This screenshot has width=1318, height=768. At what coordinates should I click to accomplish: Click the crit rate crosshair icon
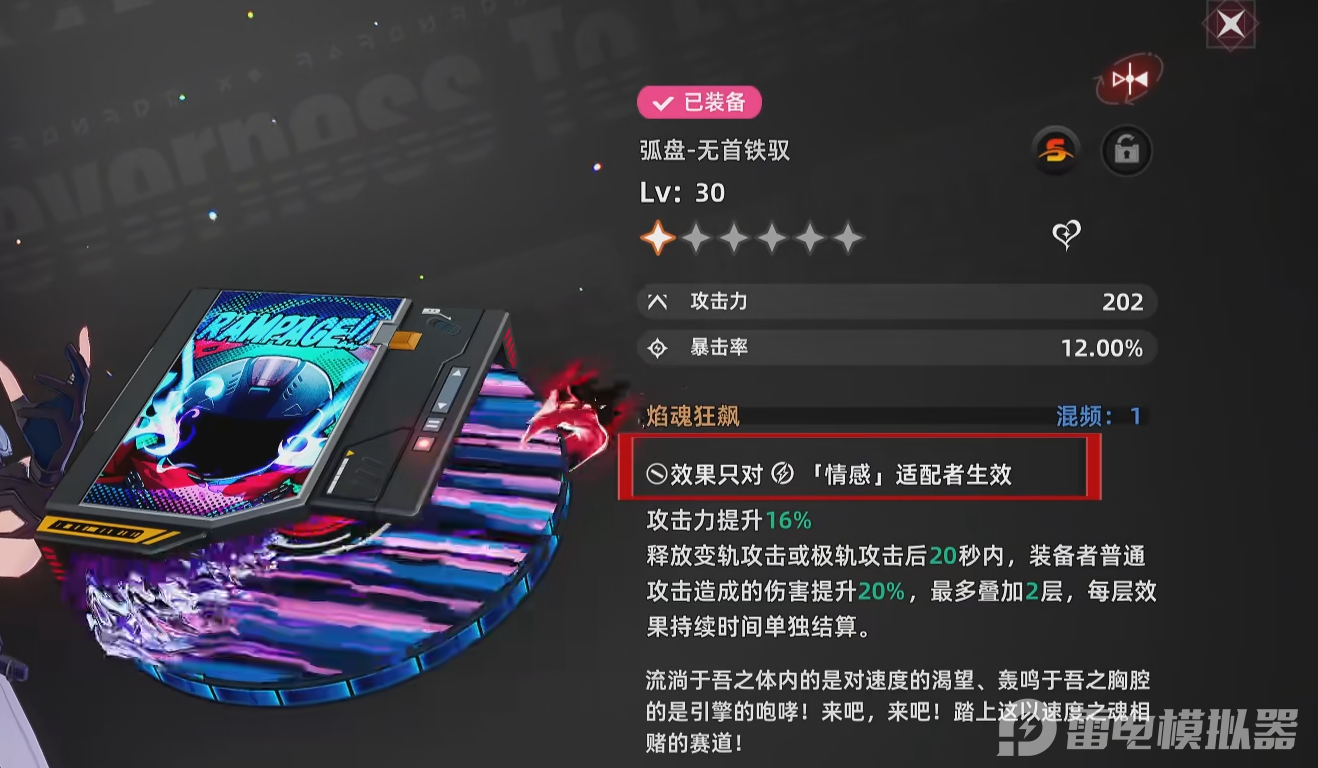pyautogui.click(x=656, y=348)
